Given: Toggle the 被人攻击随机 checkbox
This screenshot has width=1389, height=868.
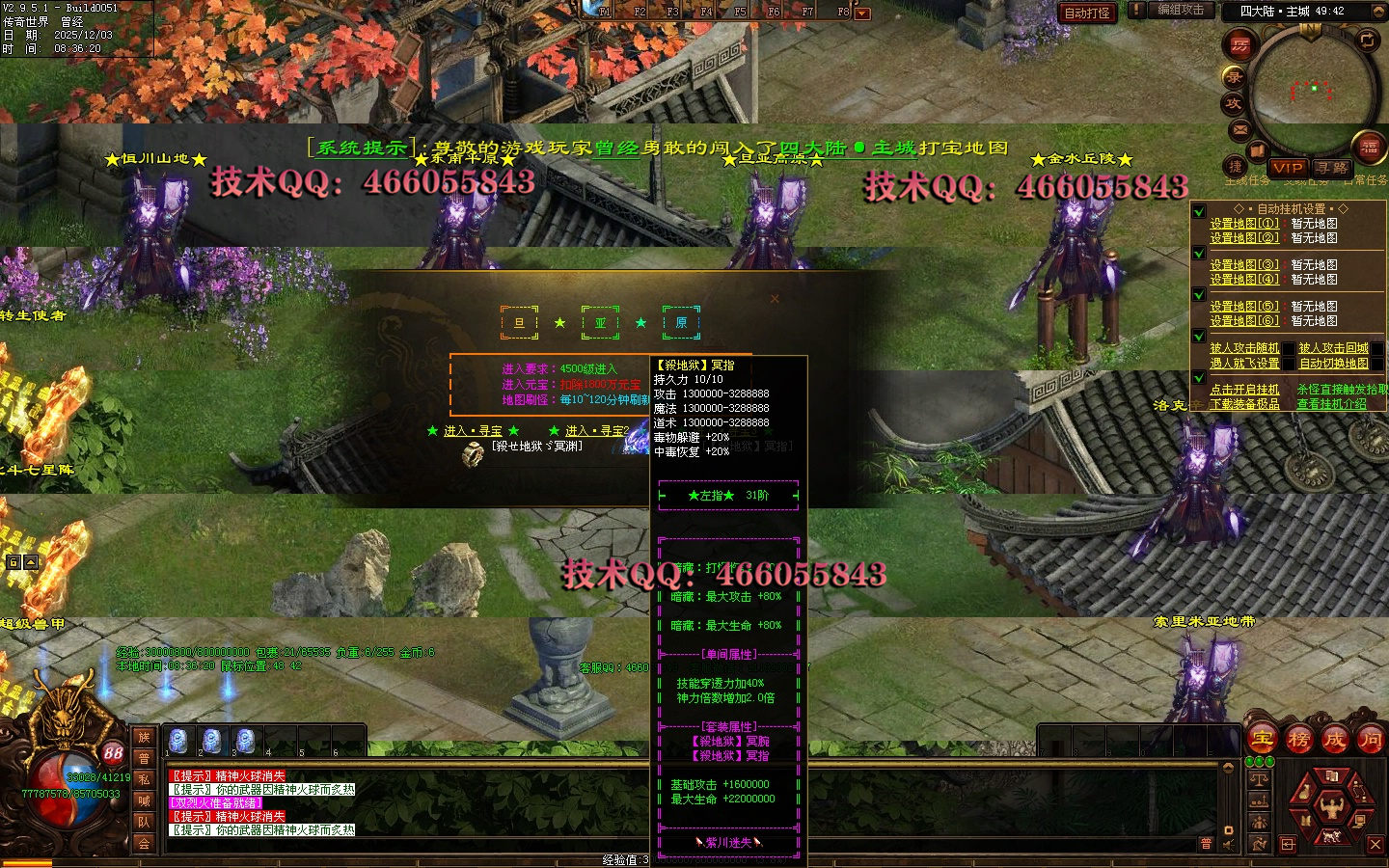Looking at the screenshot, I should pyautogui.click(x=1288, y=348).
